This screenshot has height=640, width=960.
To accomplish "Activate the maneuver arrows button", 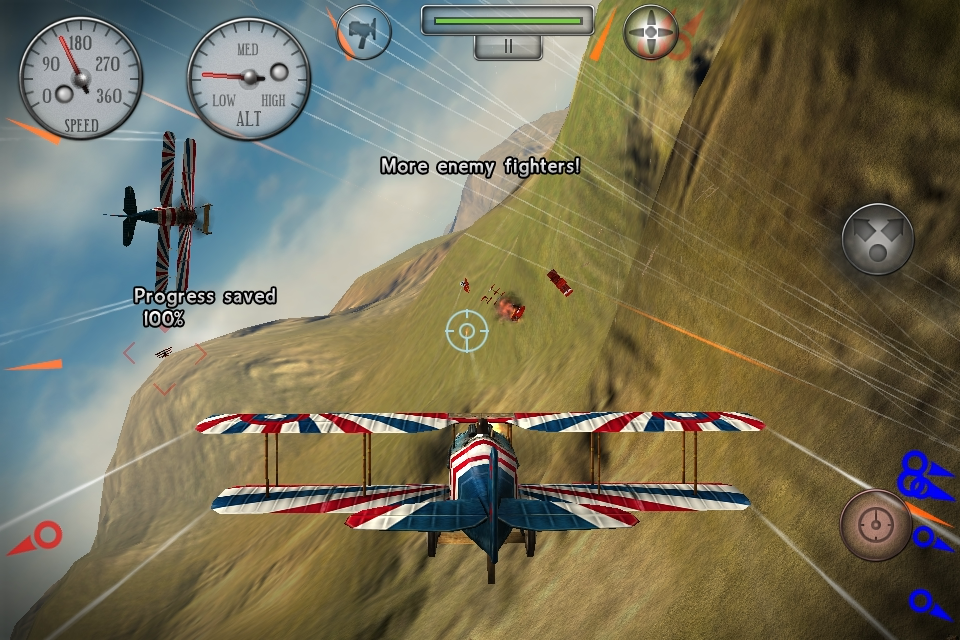I will [x=877, y=240].
